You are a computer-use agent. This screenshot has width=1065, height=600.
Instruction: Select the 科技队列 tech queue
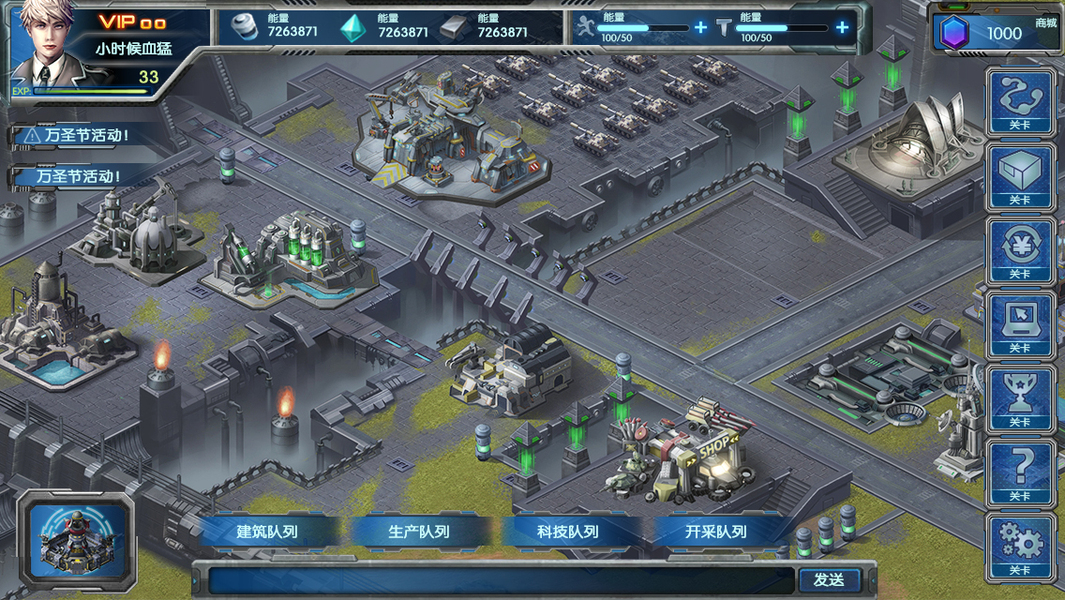click(x=568, y=532)
